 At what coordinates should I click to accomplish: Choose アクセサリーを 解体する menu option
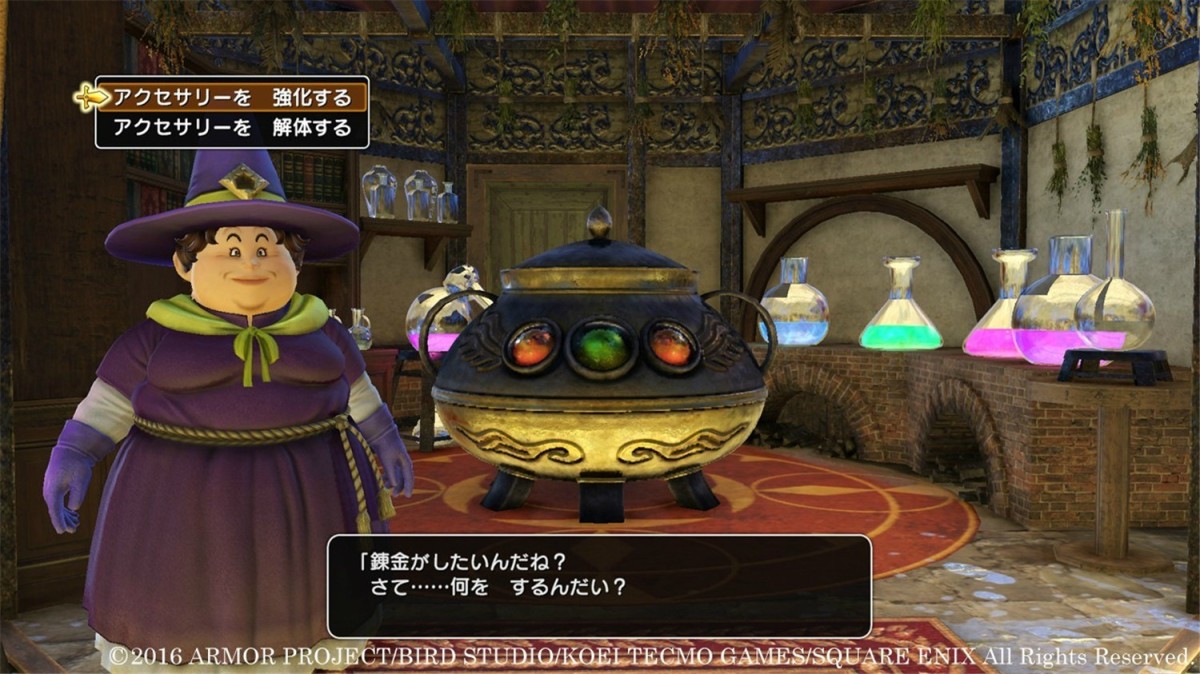[232, 128]
